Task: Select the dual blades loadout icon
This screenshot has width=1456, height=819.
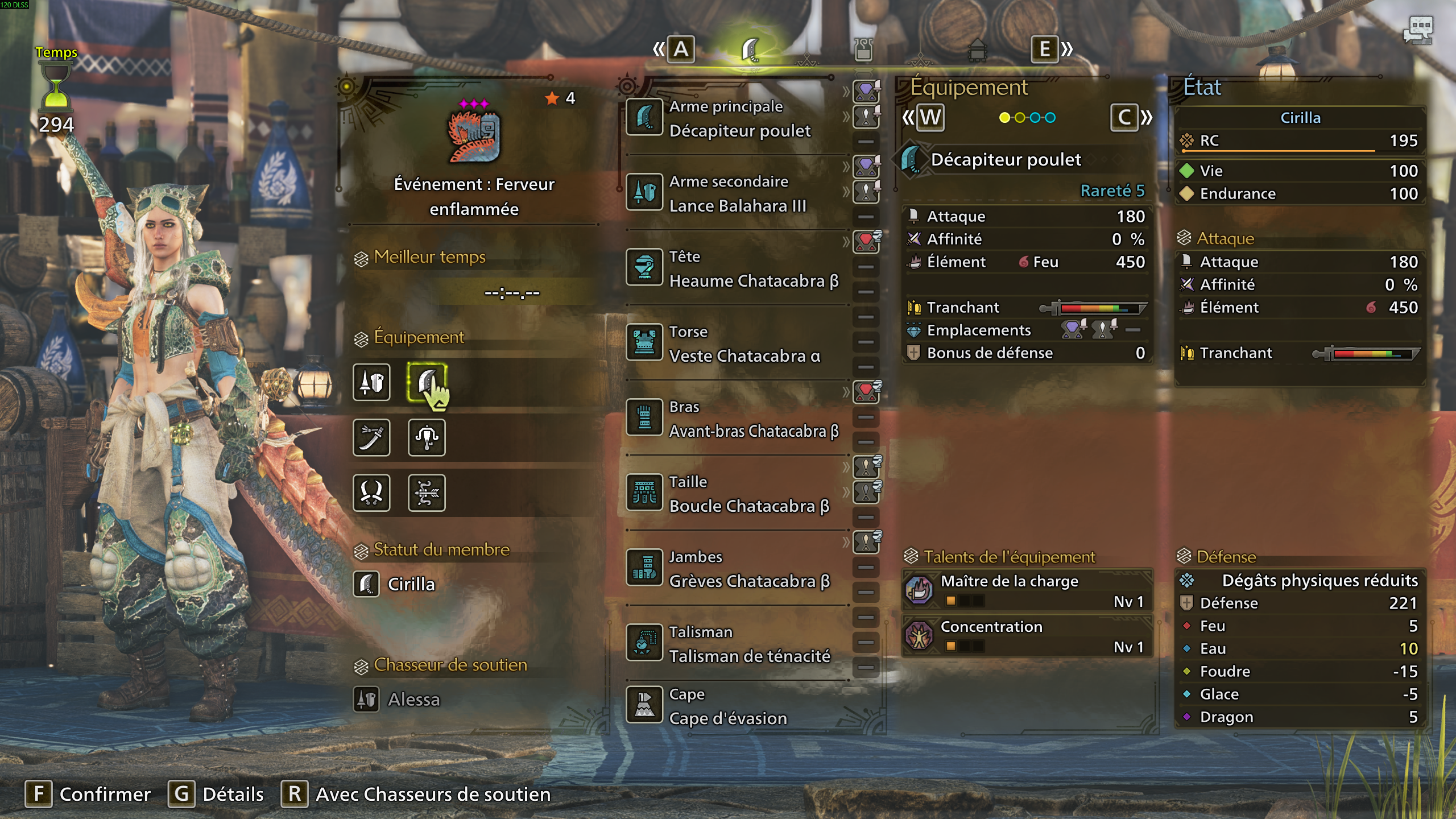Action: pos(371,493)
